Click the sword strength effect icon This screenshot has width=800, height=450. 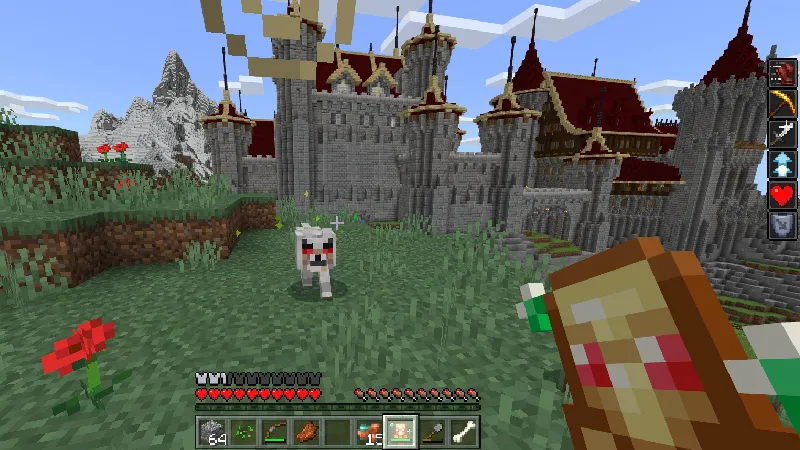pyautogui.click(x=781, y=134)
